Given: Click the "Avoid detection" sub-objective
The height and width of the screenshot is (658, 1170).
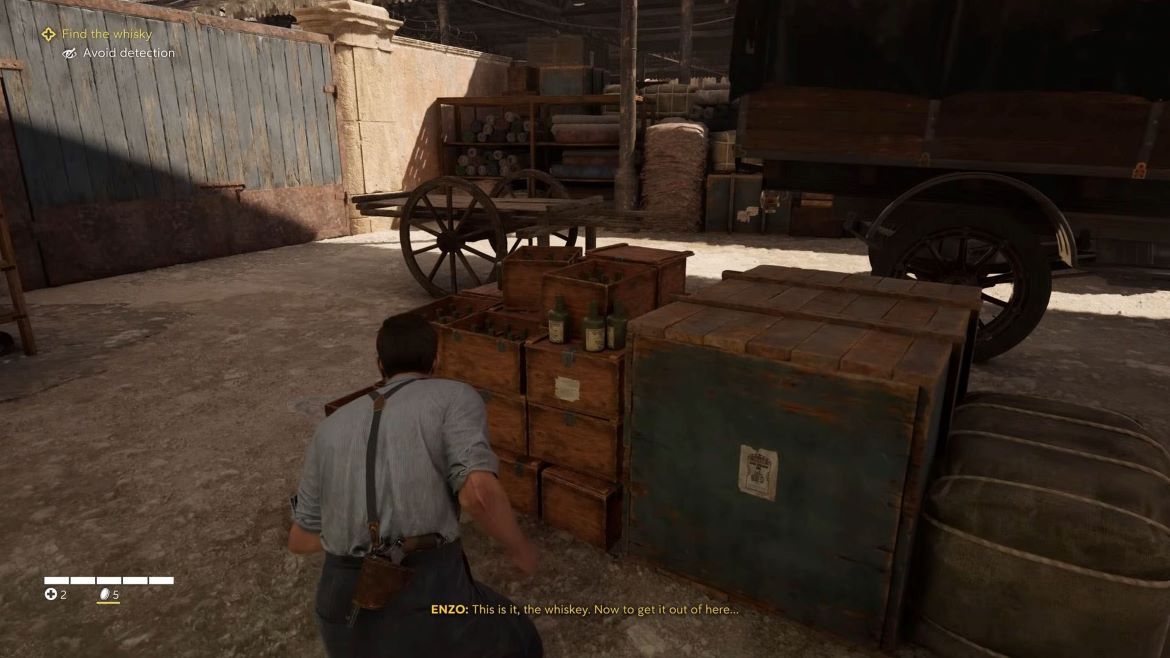Looking at the screenshot, I should pyautogui.click(x=128, y=53).
